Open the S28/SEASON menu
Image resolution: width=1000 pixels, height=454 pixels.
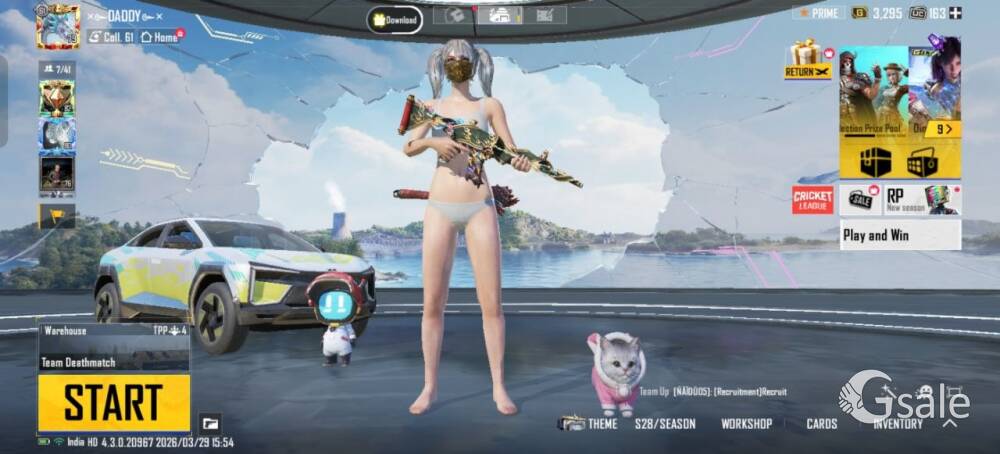coord(665,424)
